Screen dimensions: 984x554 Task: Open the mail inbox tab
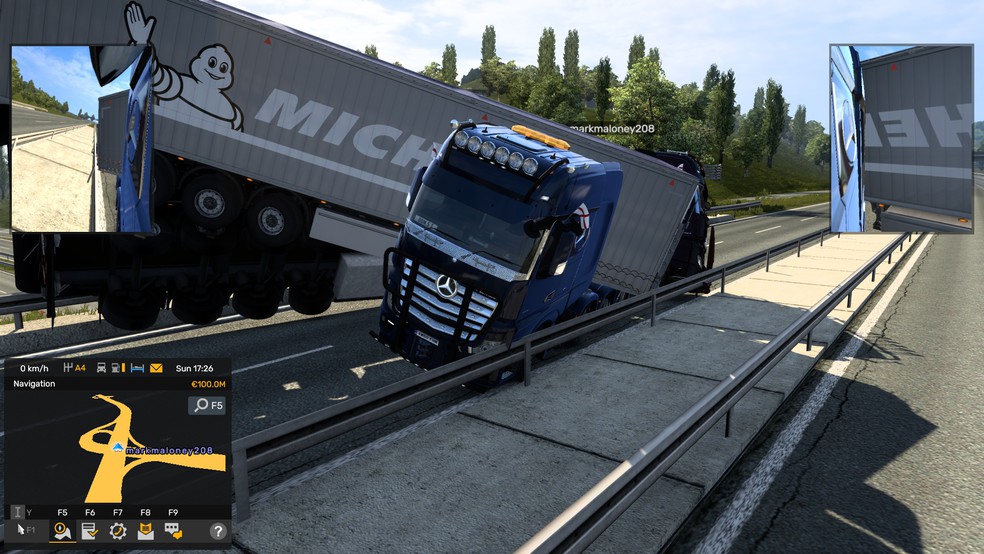[146, 531]
